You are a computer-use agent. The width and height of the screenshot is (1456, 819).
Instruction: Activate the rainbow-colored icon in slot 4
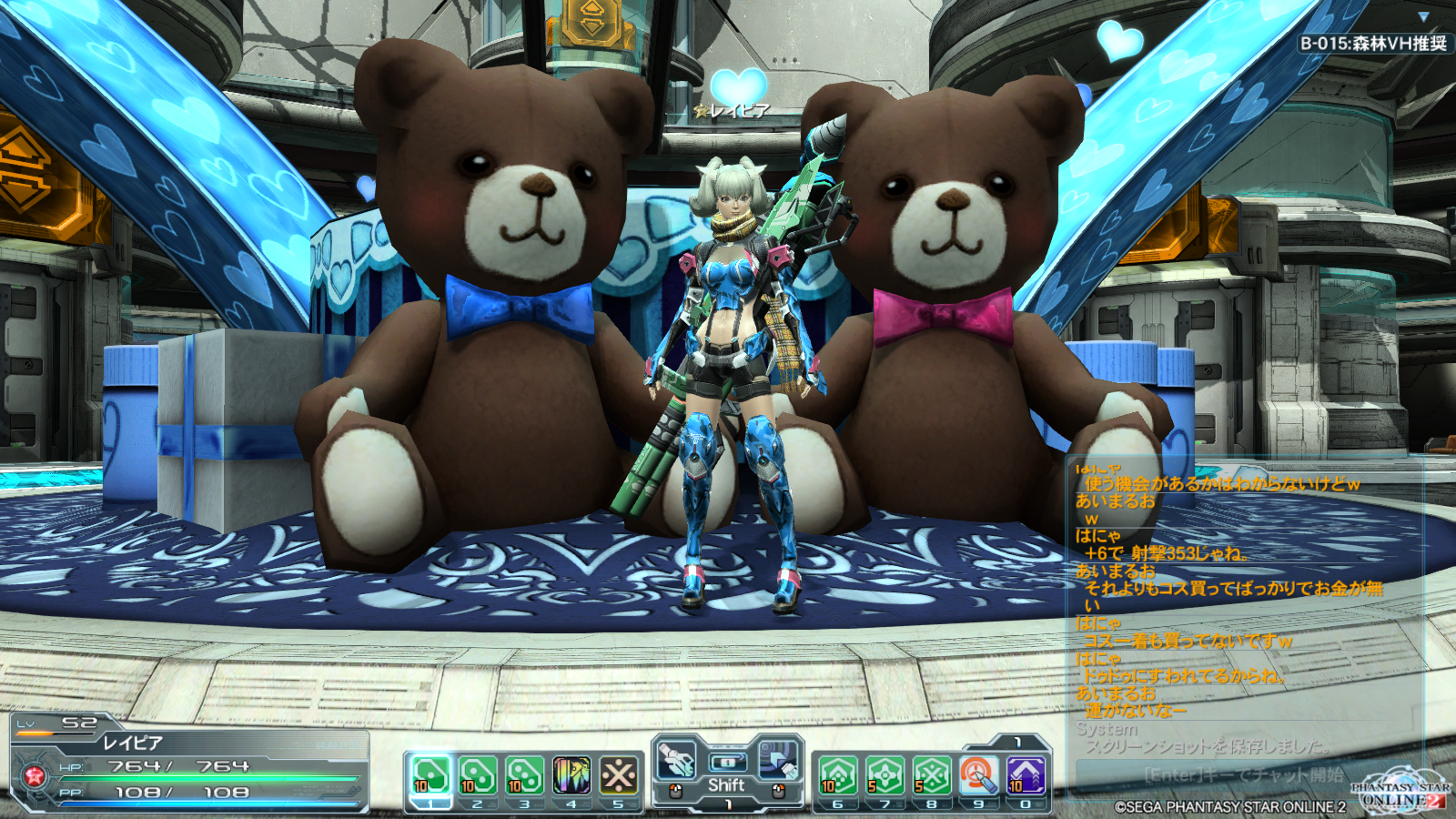coord(571,775)
